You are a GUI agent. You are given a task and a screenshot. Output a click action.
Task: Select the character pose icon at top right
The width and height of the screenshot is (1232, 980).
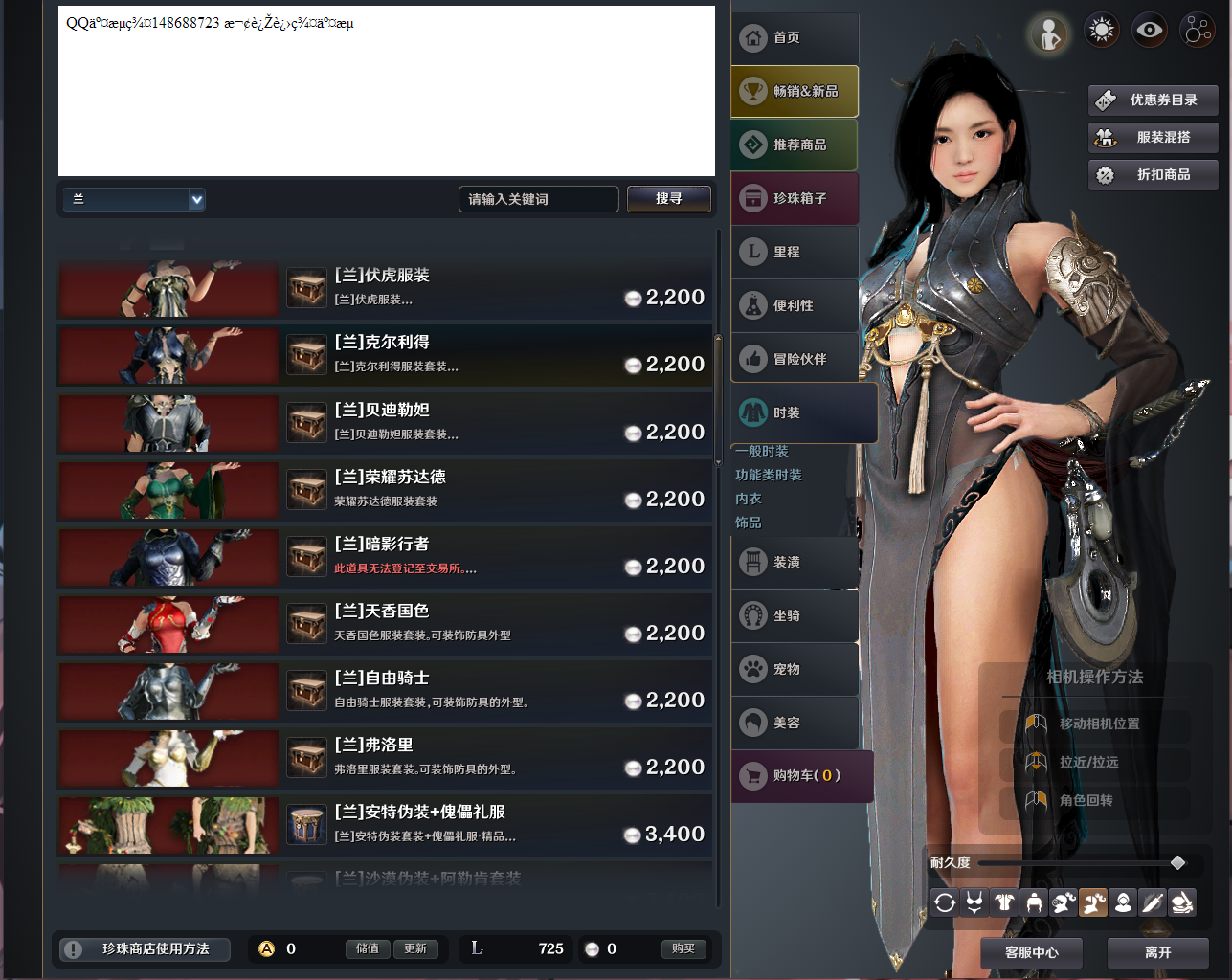[1049, 30]
